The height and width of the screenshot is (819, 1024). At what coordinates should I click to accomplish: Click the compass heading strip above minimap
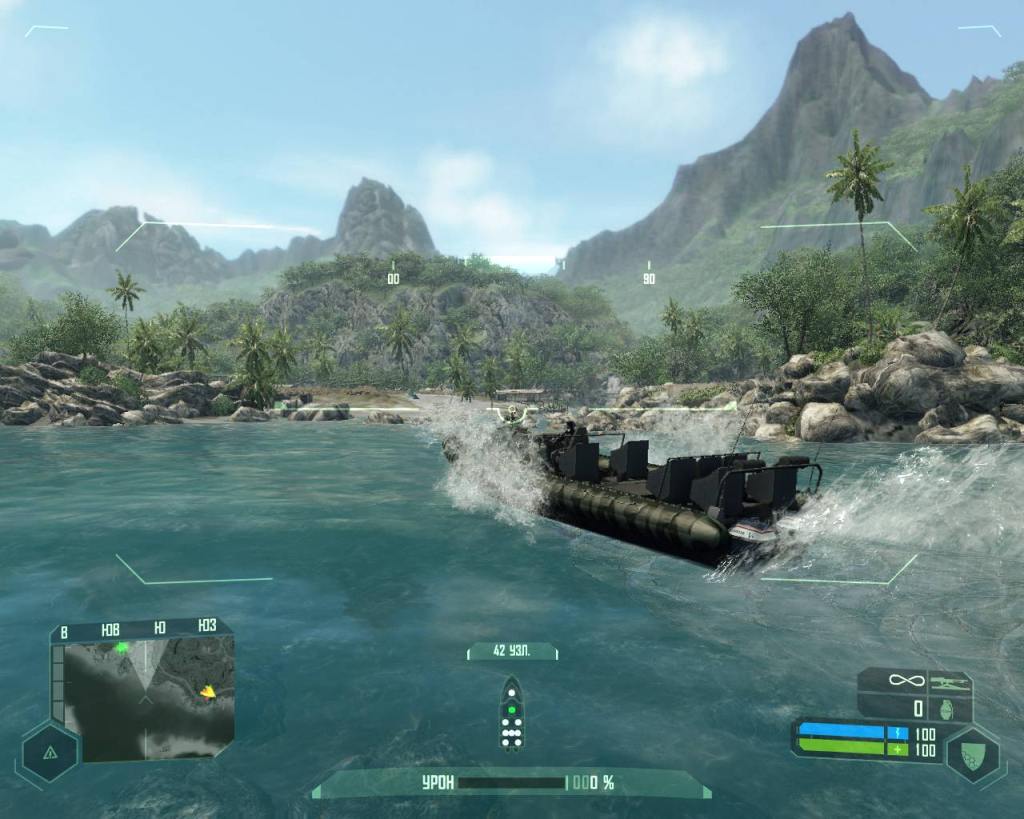[139, 629]
